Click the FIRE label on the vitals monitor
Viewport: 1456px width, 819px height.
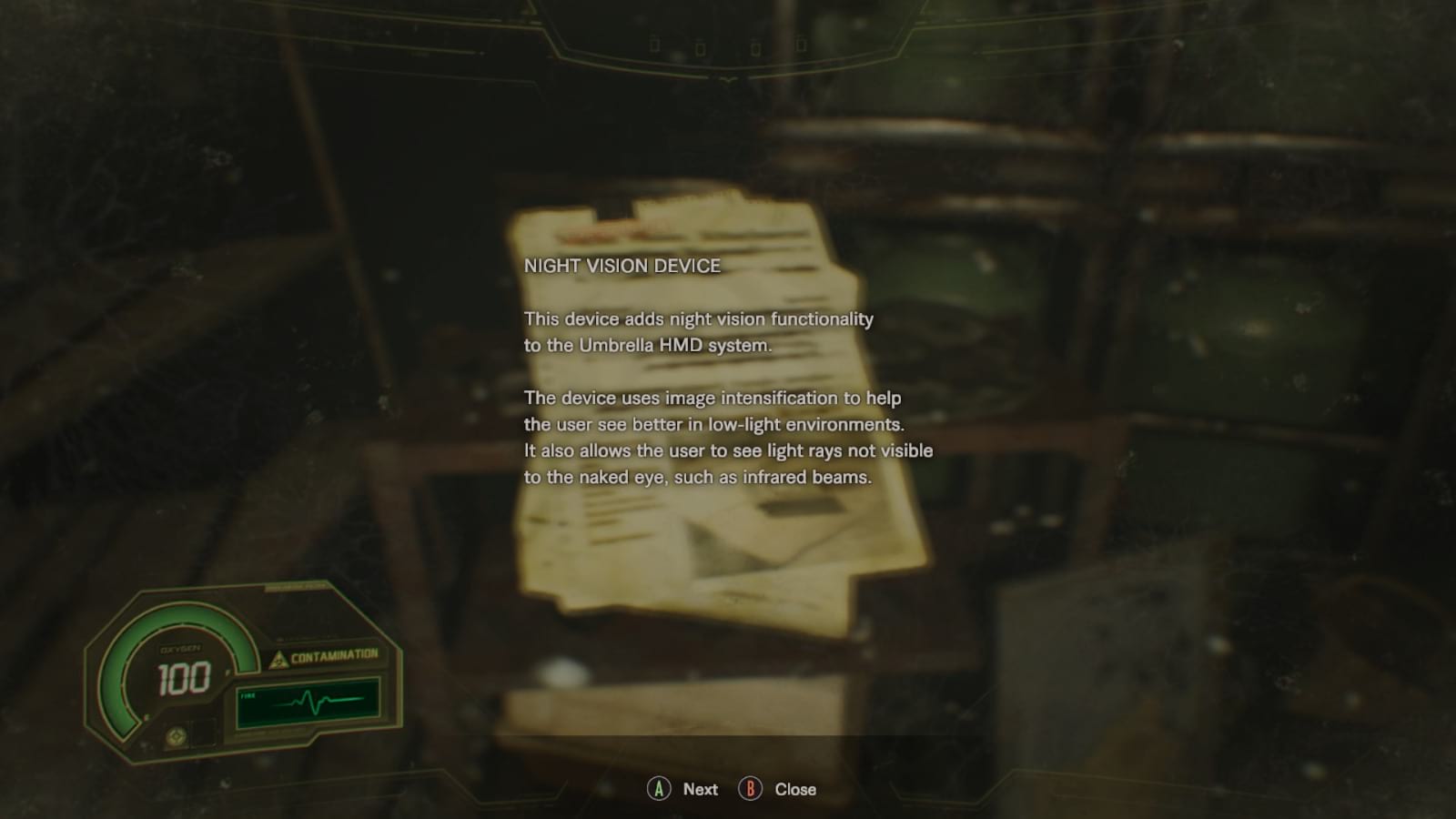point(248,696)
